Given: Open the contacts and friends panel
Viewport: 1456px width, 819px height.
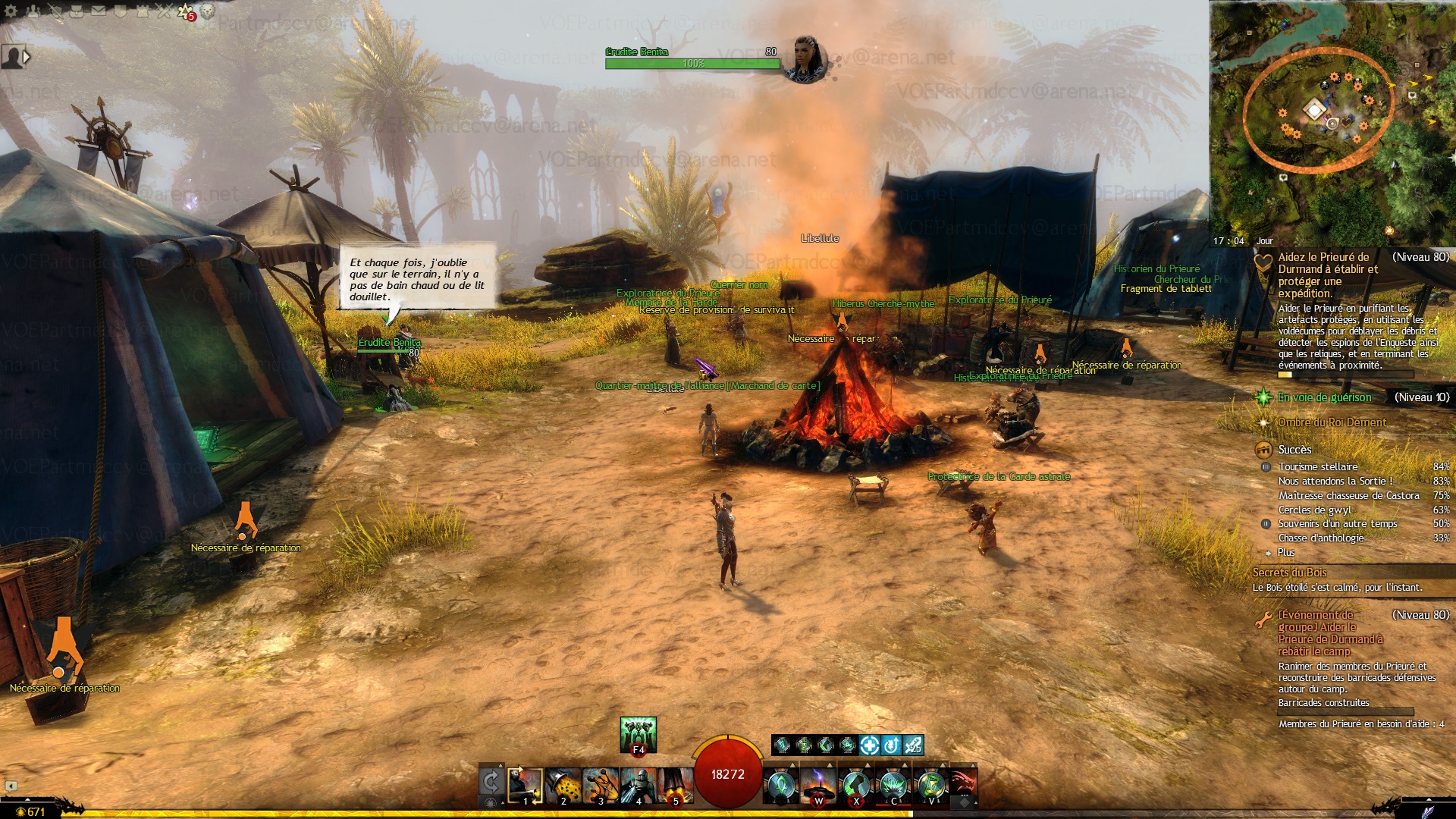Looking at the screenshot, I should [34, 11].
